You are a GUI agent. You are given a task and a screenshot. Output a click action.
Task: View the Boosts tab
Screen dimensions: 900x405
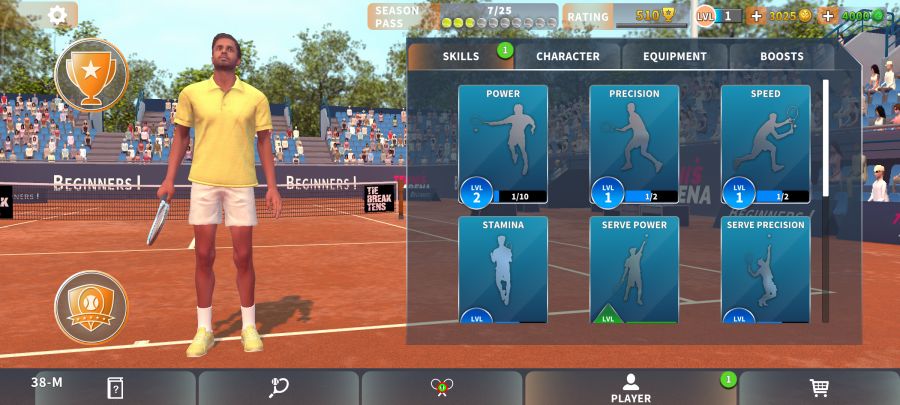click(781, 56)
